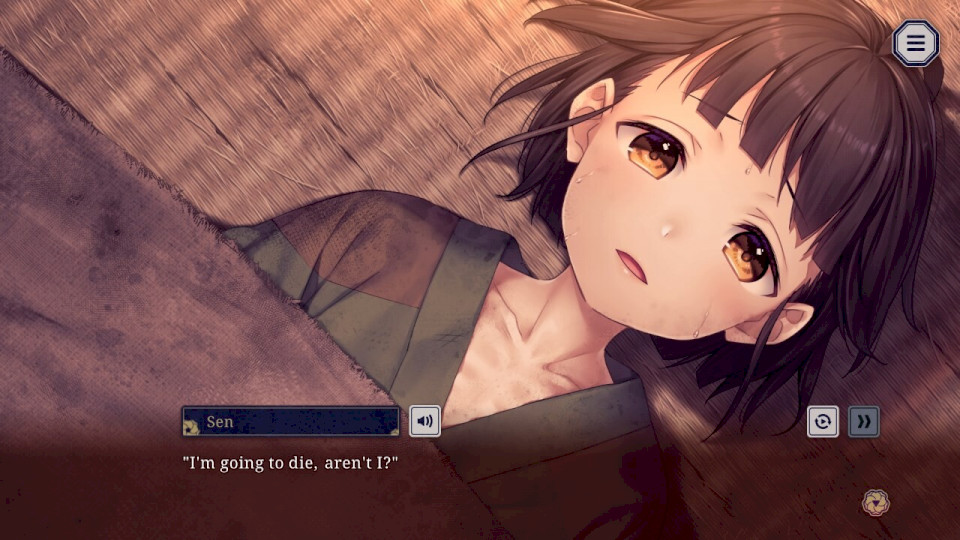960x540 pixels.
Task: Advance dialogue via the flower emblem indicator
Action: tap(876, 502)
